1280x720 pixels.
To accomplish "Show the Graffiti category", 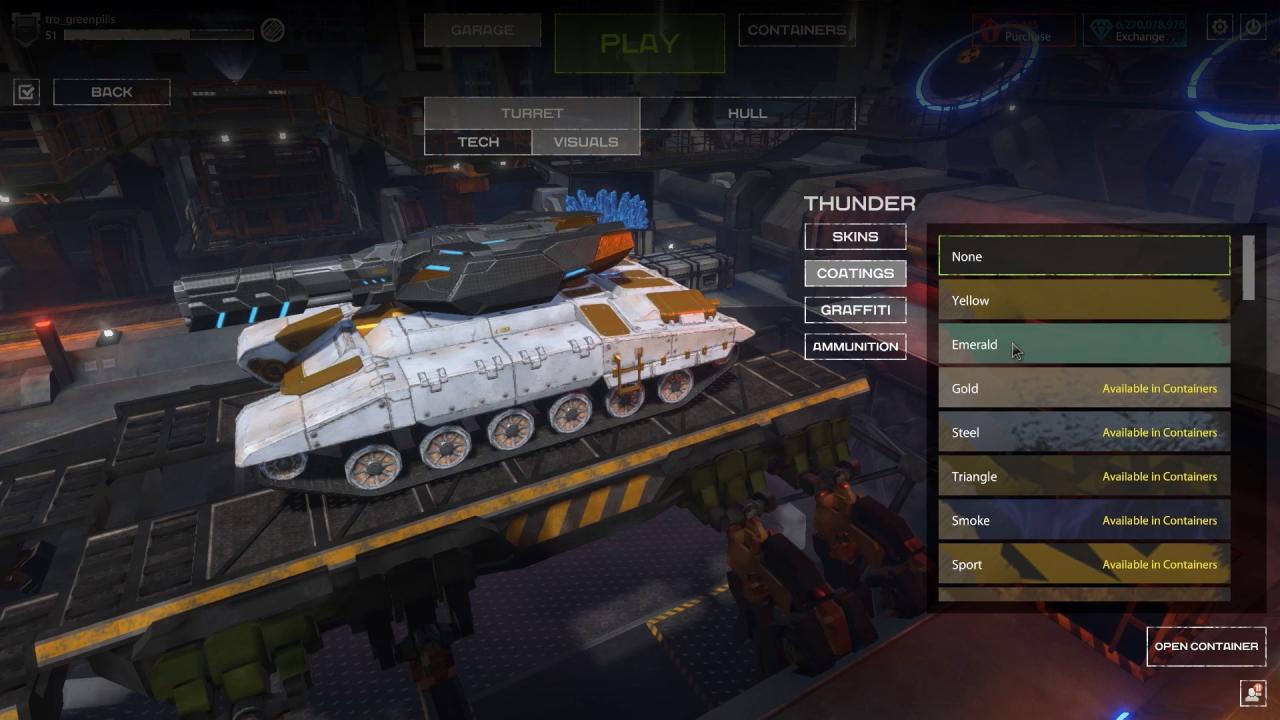I will point(855,310).
